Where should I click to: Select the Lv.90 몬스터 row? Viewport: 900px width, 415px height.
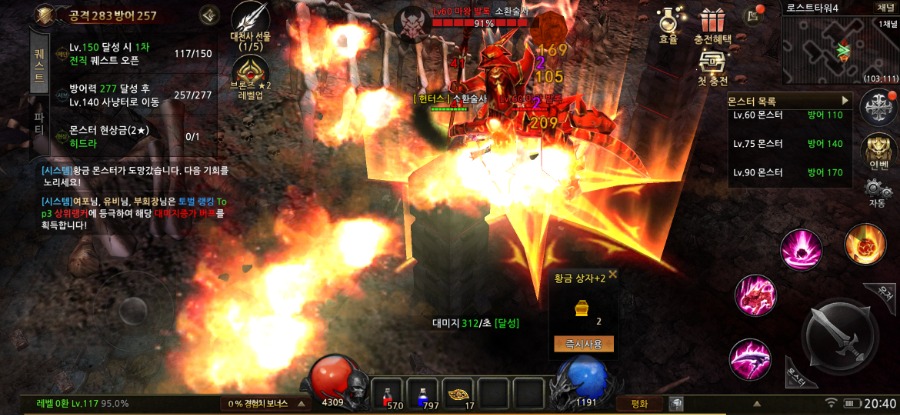790,172
